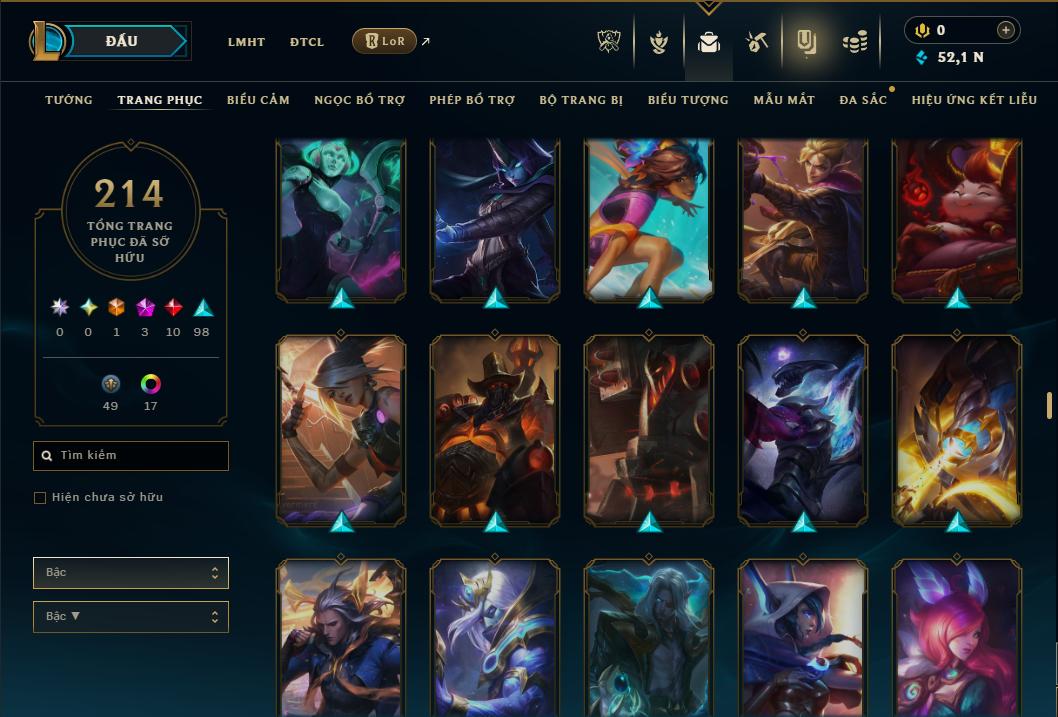Image resolution: width=1058 pixels, height=717 pixels.
Task: Open the Clash trophy icon
Action: click(x=609, y=41)
